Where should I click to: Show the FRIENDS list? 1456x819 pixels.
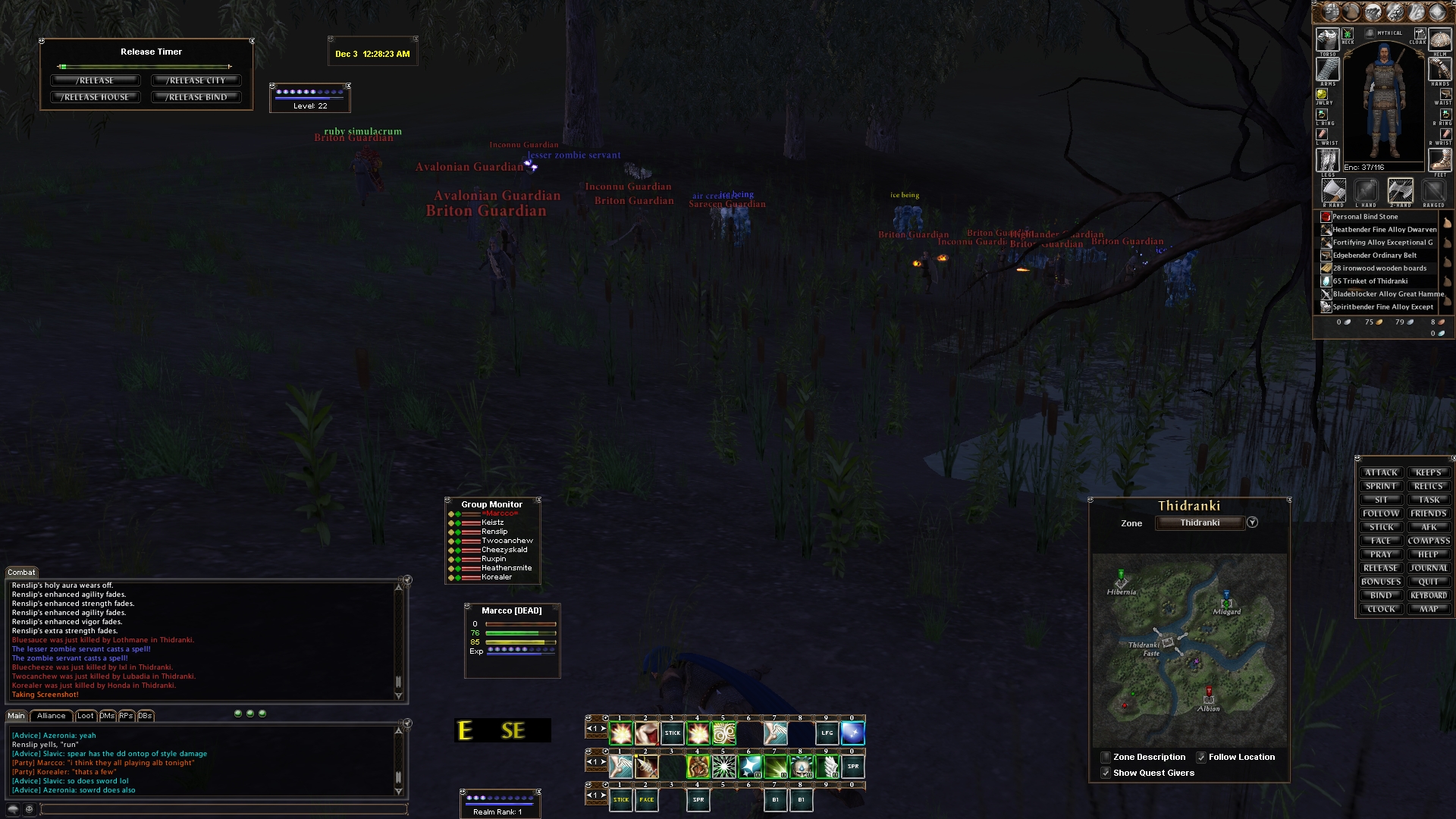click(x=1429, y=513)
